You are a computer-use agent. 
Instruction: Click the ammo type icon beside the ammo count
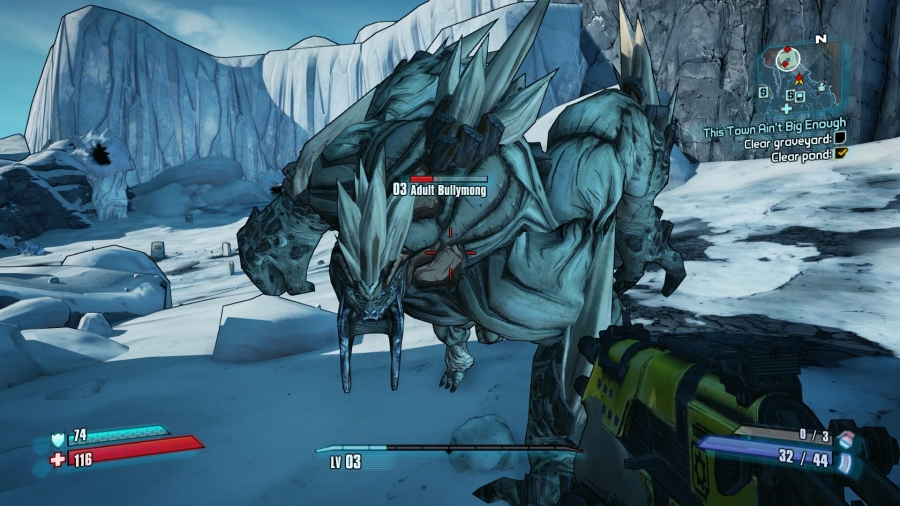point(845,464)
